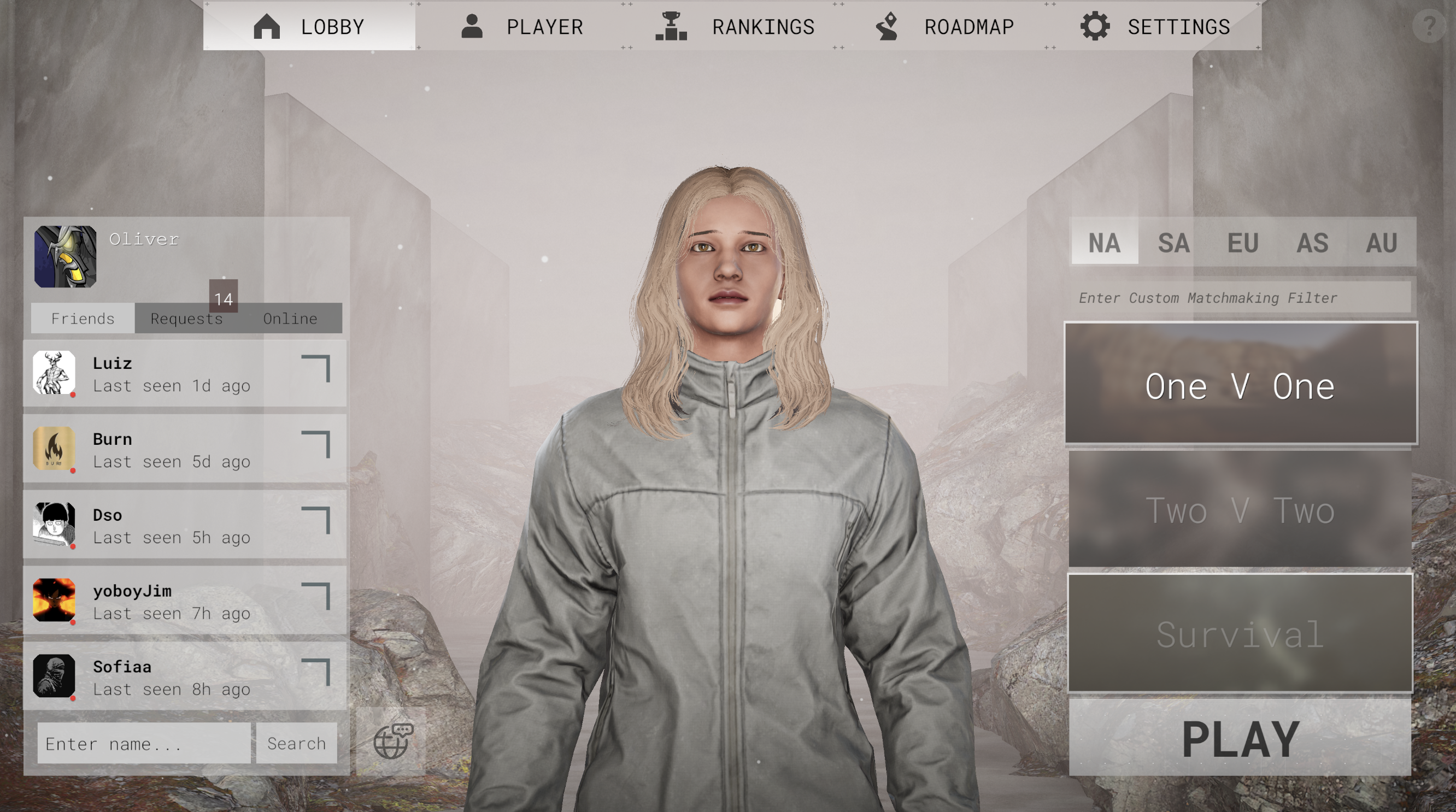Open Settings with the gear icon
The height and width of the screenshot is (812, 1456).
pyautogui.click(x=1095, y=25)
